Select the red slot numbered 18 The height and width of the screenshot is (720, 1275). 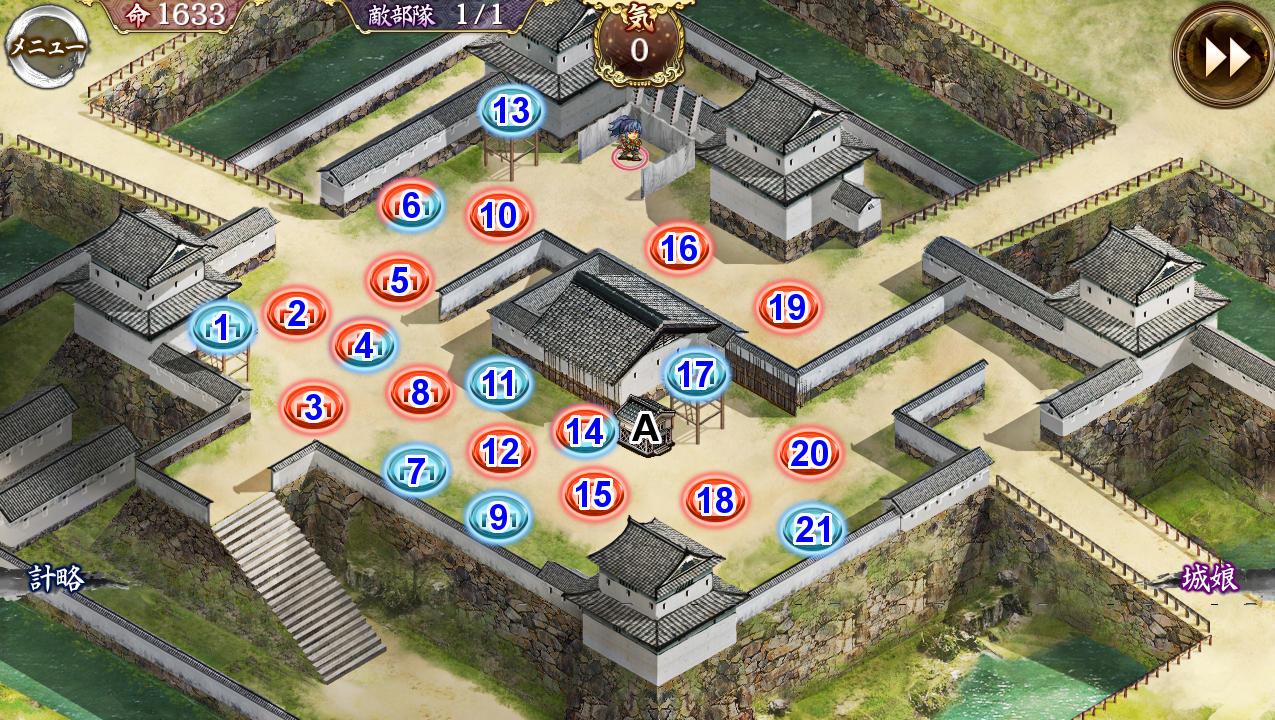[x=715, y=500]
